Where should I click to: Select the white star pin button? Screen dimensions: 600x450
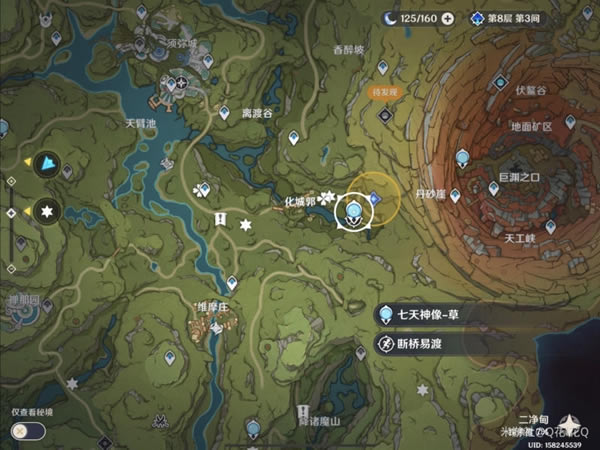pos(47,211)
